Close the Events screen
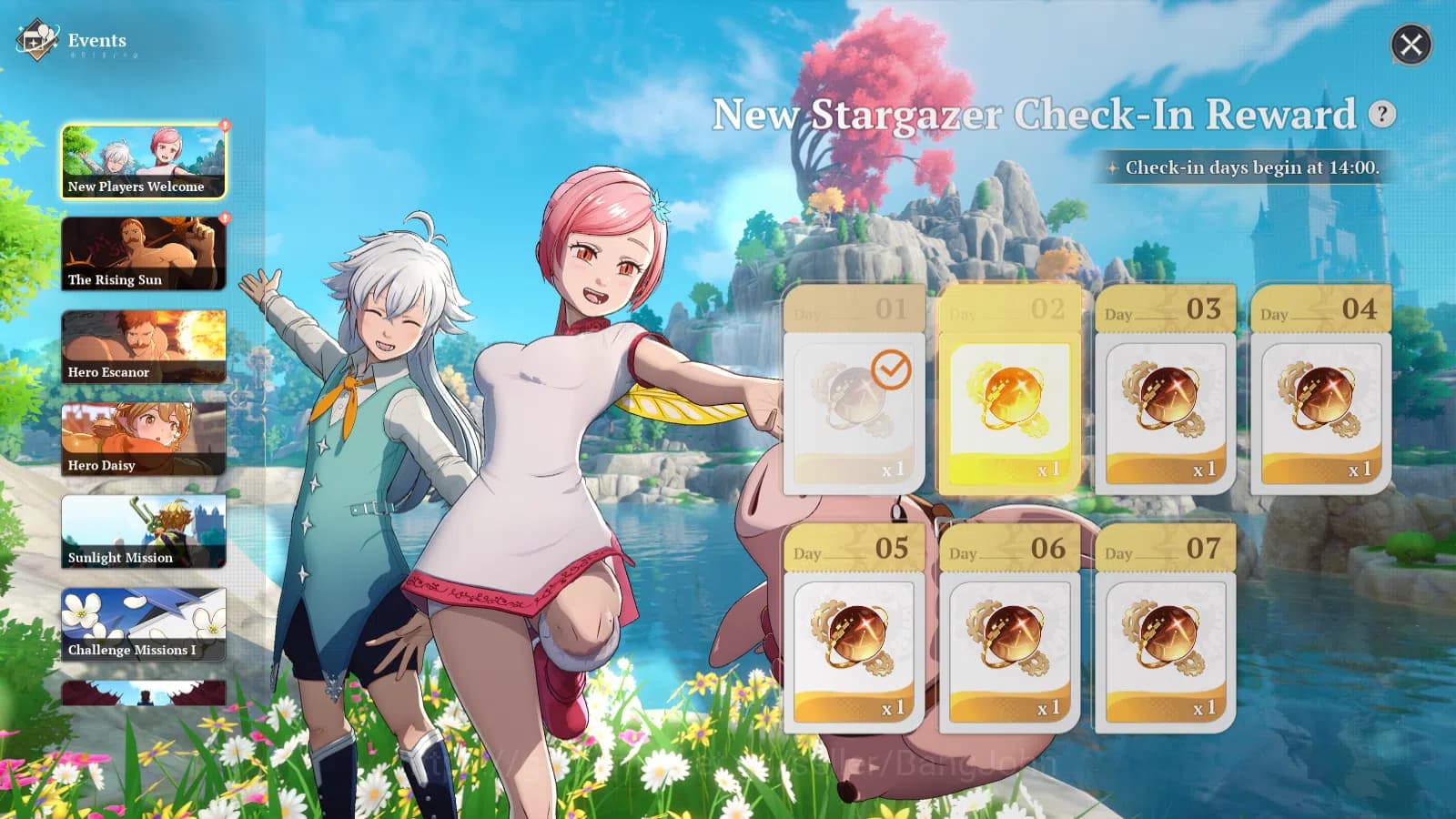 pos(1412,45)
